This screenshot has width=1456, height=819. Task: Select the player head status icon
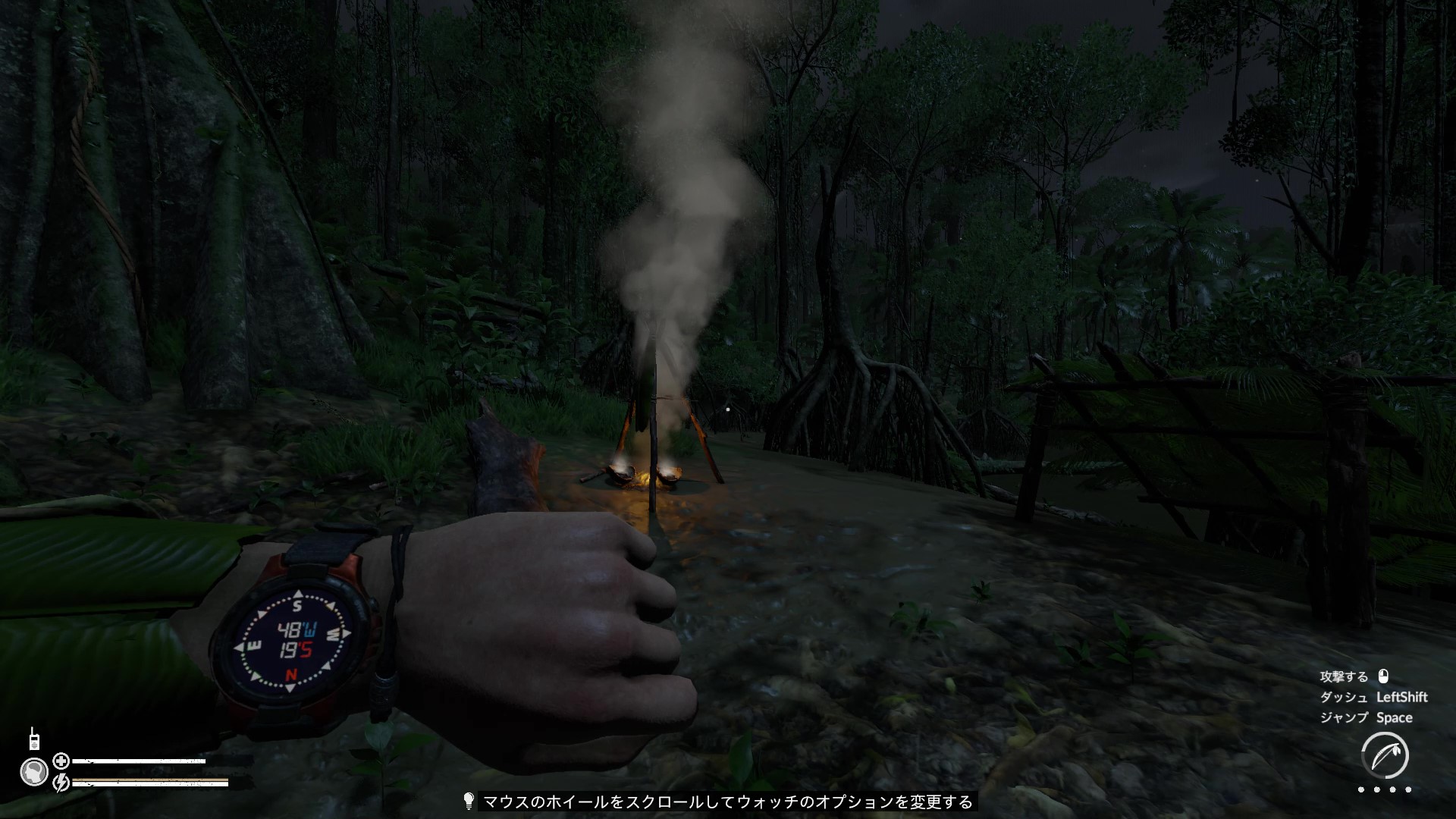click(x=34, y=772)
